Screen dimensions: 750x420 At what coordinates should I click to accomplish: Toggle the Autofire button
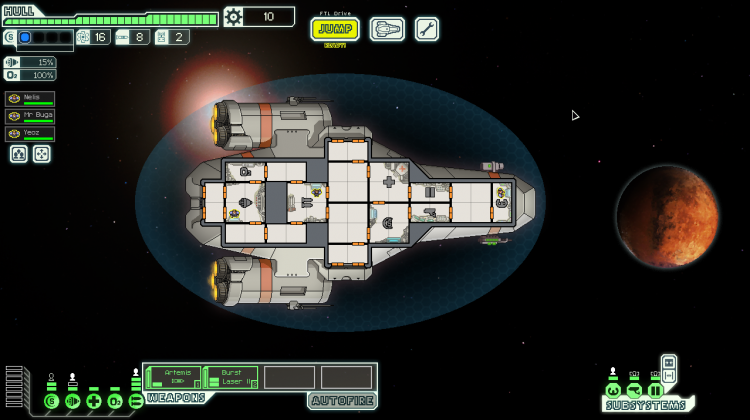342,401
